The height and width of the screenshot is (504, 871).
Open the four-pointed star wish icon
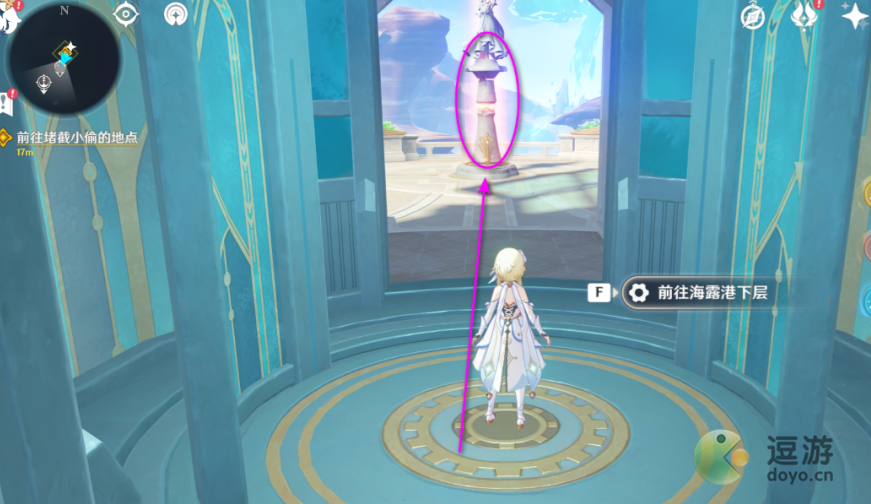click(855, 15)
